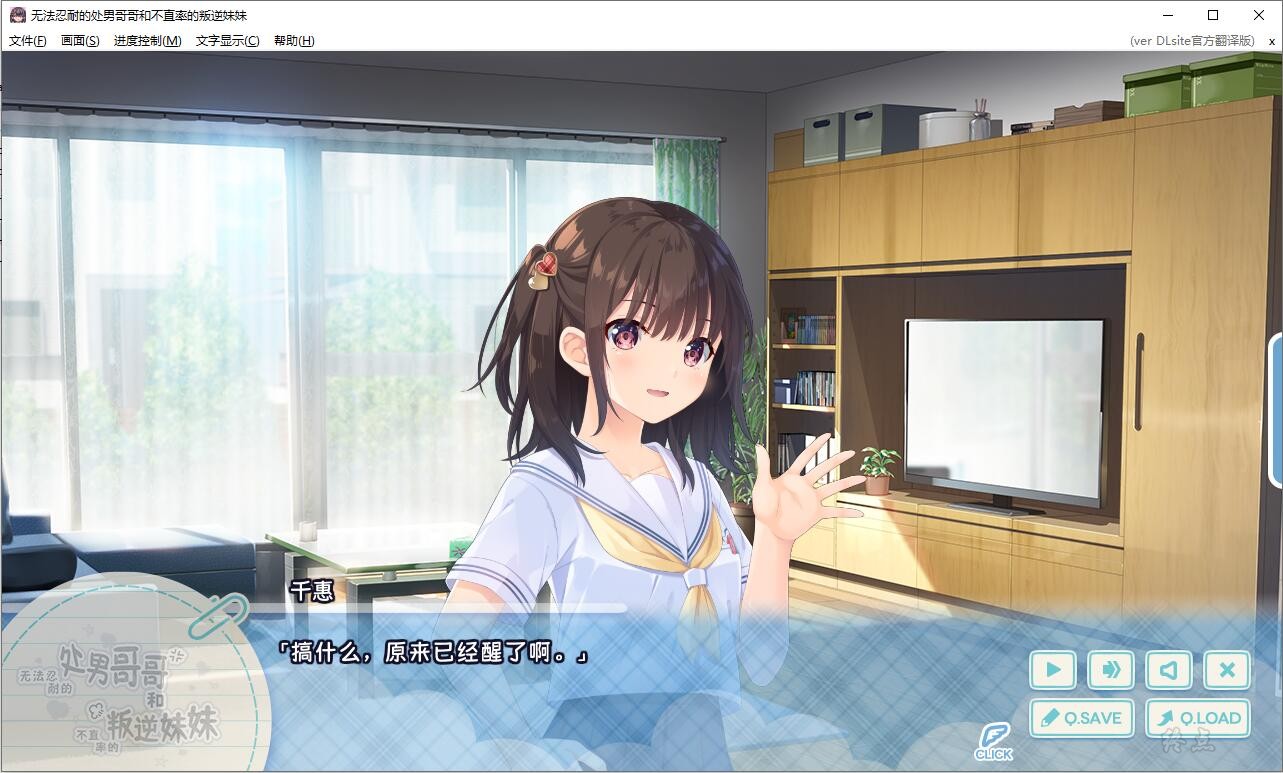Image resolution: width=1283 pixels, height=773 pixels.
Task: Open the 文件(F) menu
Action: 26,40
